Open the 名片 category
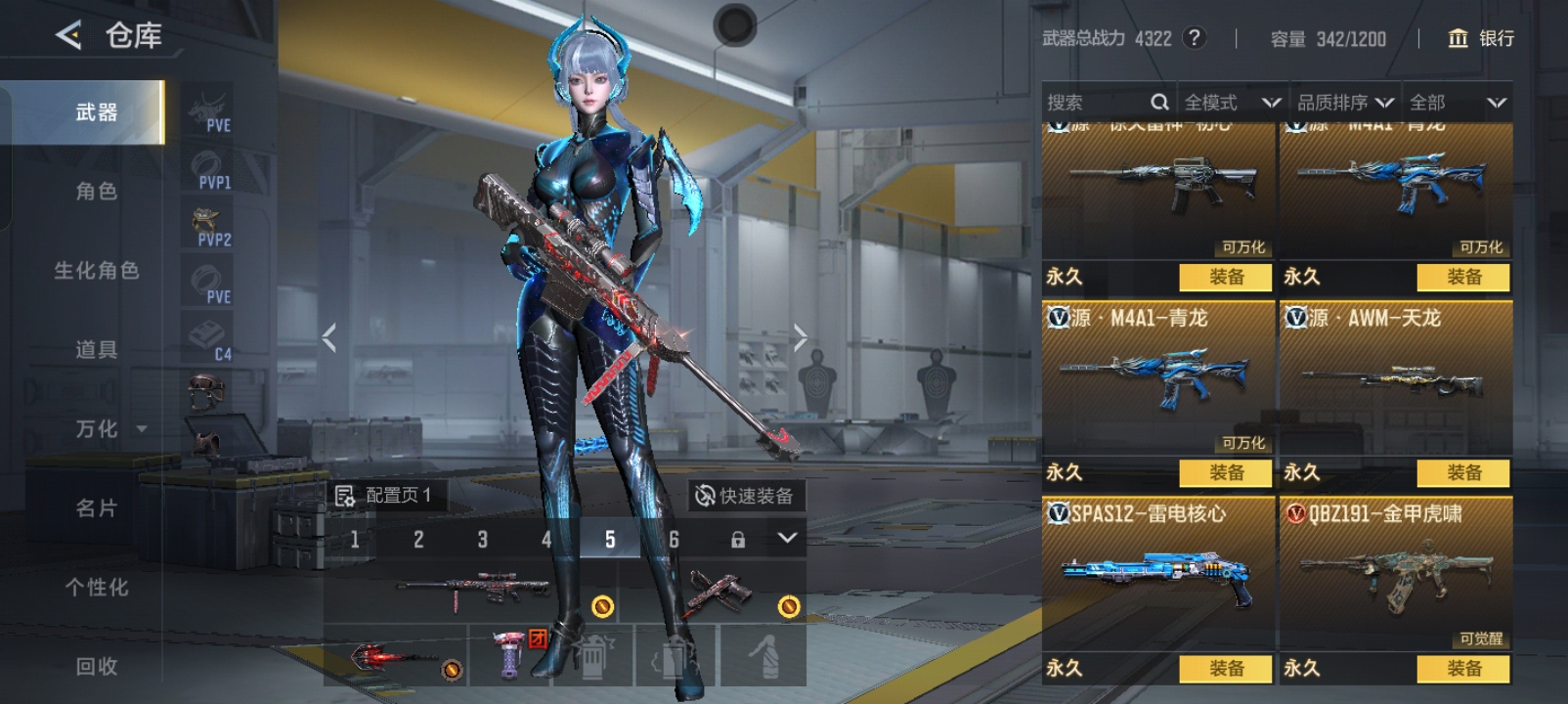Screen dimensions: 1568x704 [x=96, y=508]
